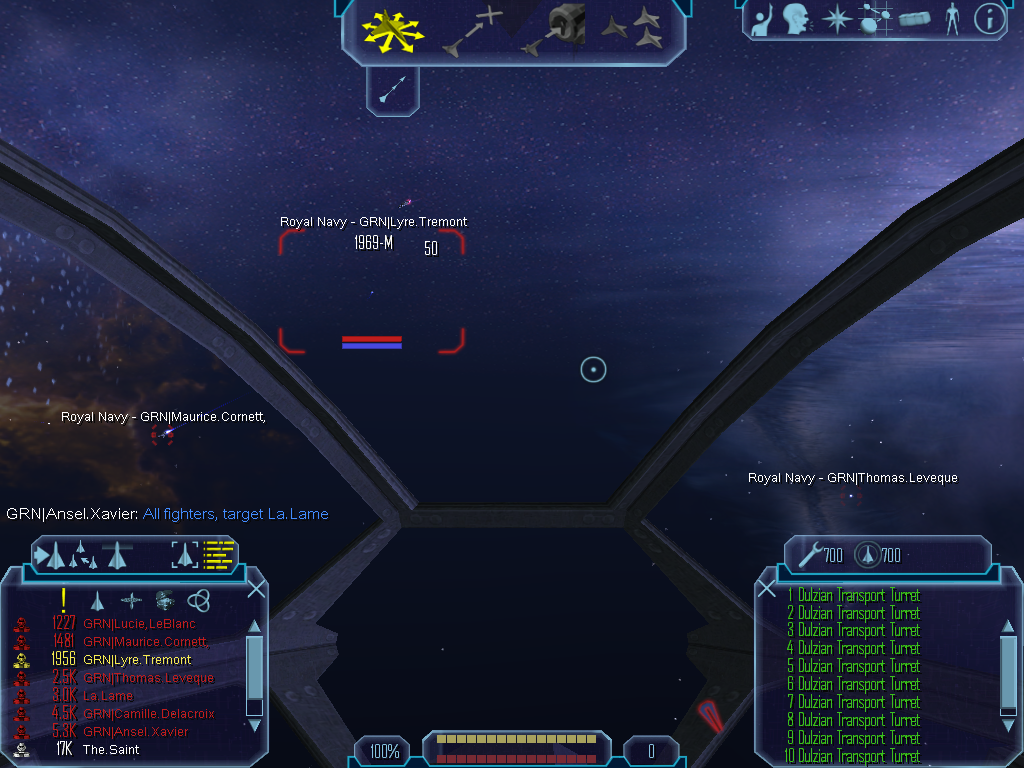
Task: Toggle the yellow list-lines icon
Action: (218, 554)
